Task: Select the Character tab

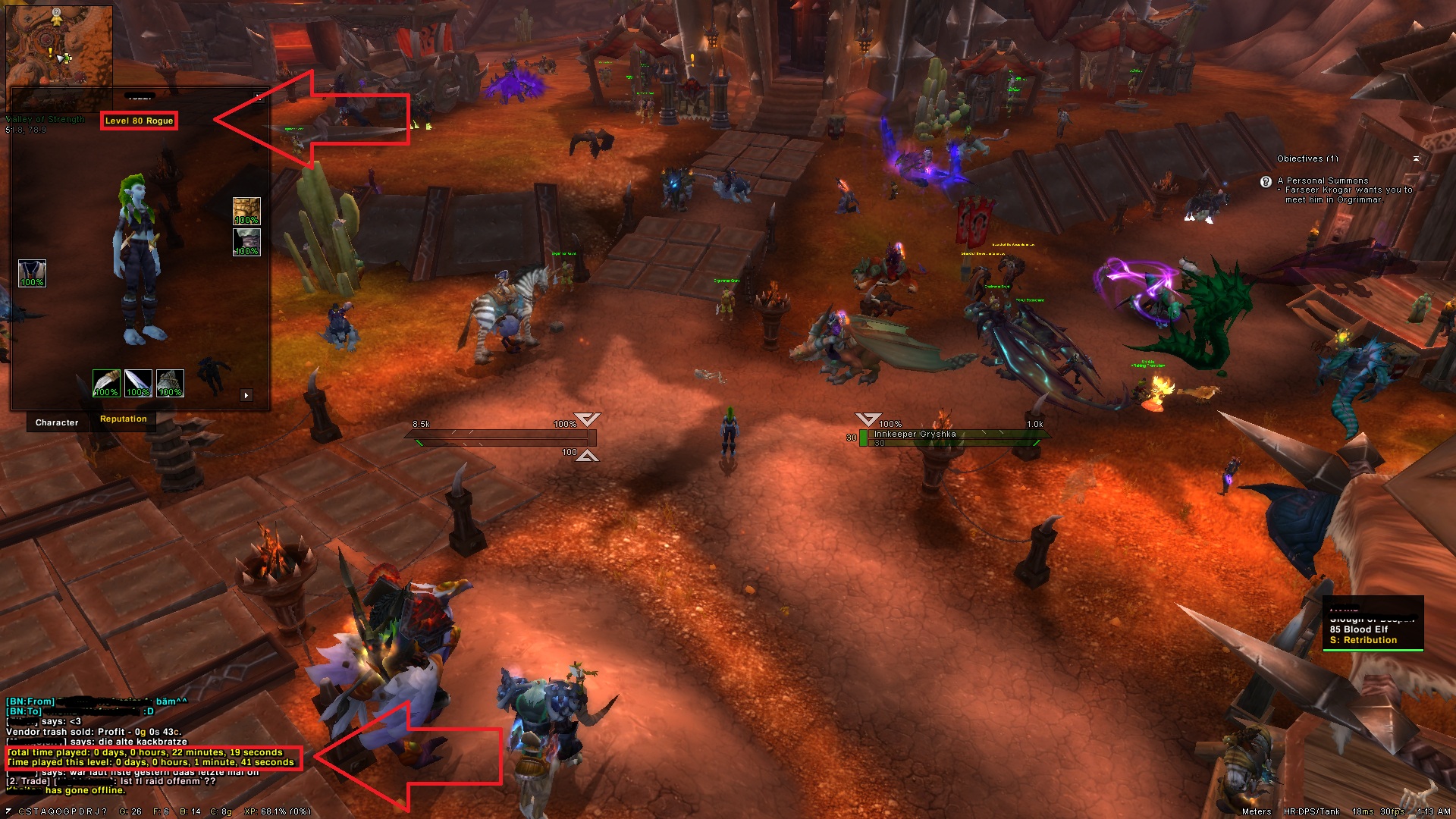Action: coord(57,423)
